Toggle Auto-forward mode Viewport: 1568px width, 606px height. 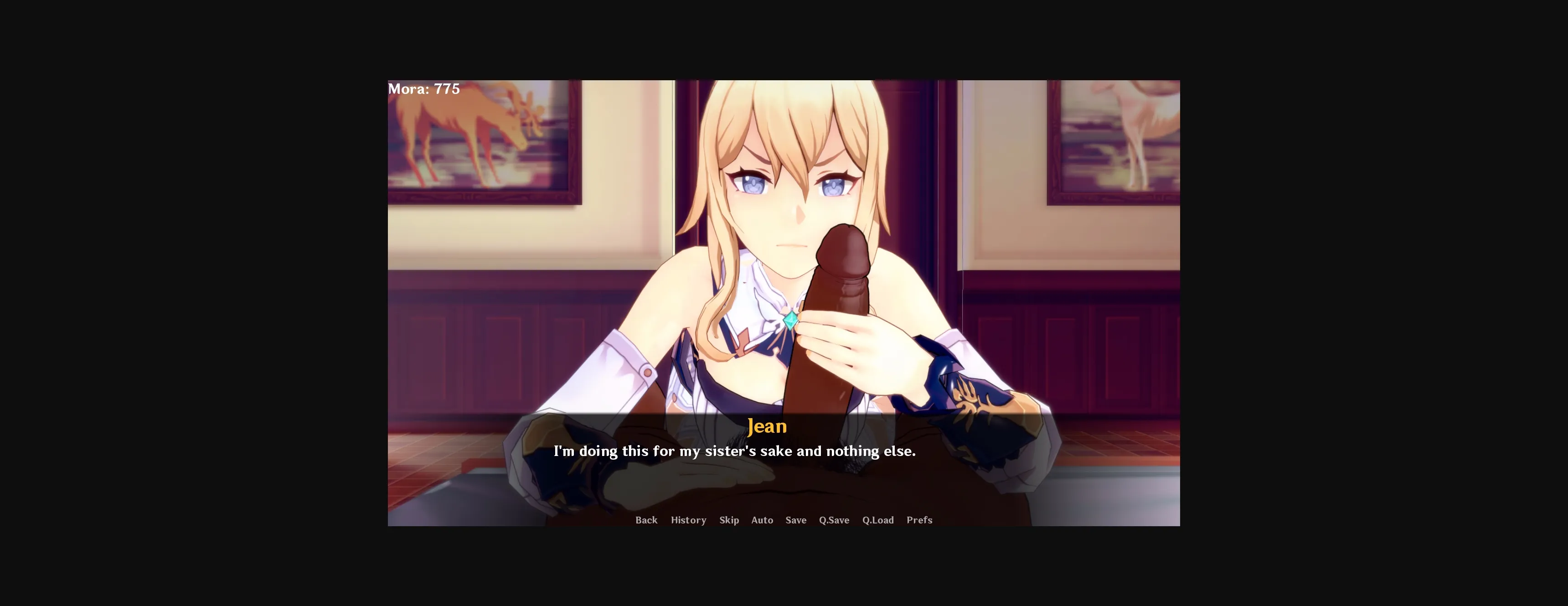762,520
